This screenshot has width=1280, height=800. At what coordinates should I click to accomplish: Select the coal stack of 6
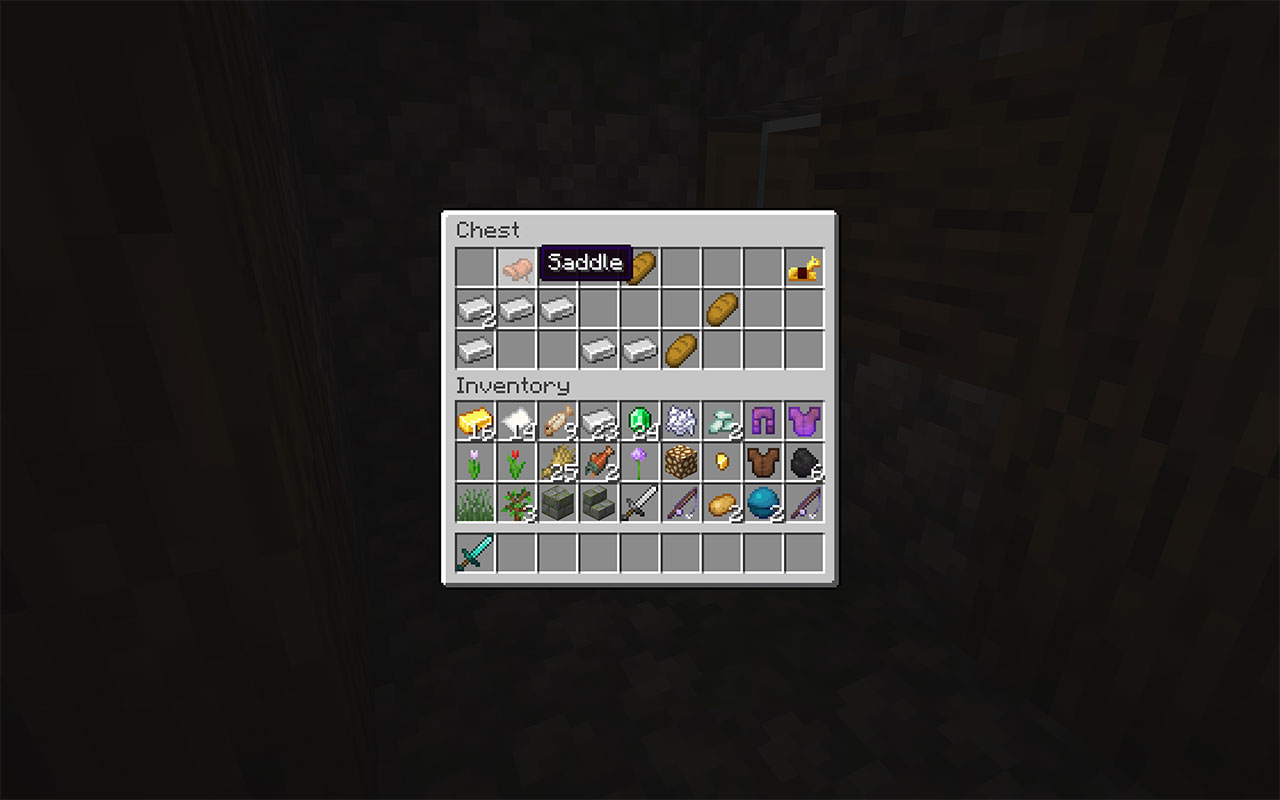[x=803, y=462]
